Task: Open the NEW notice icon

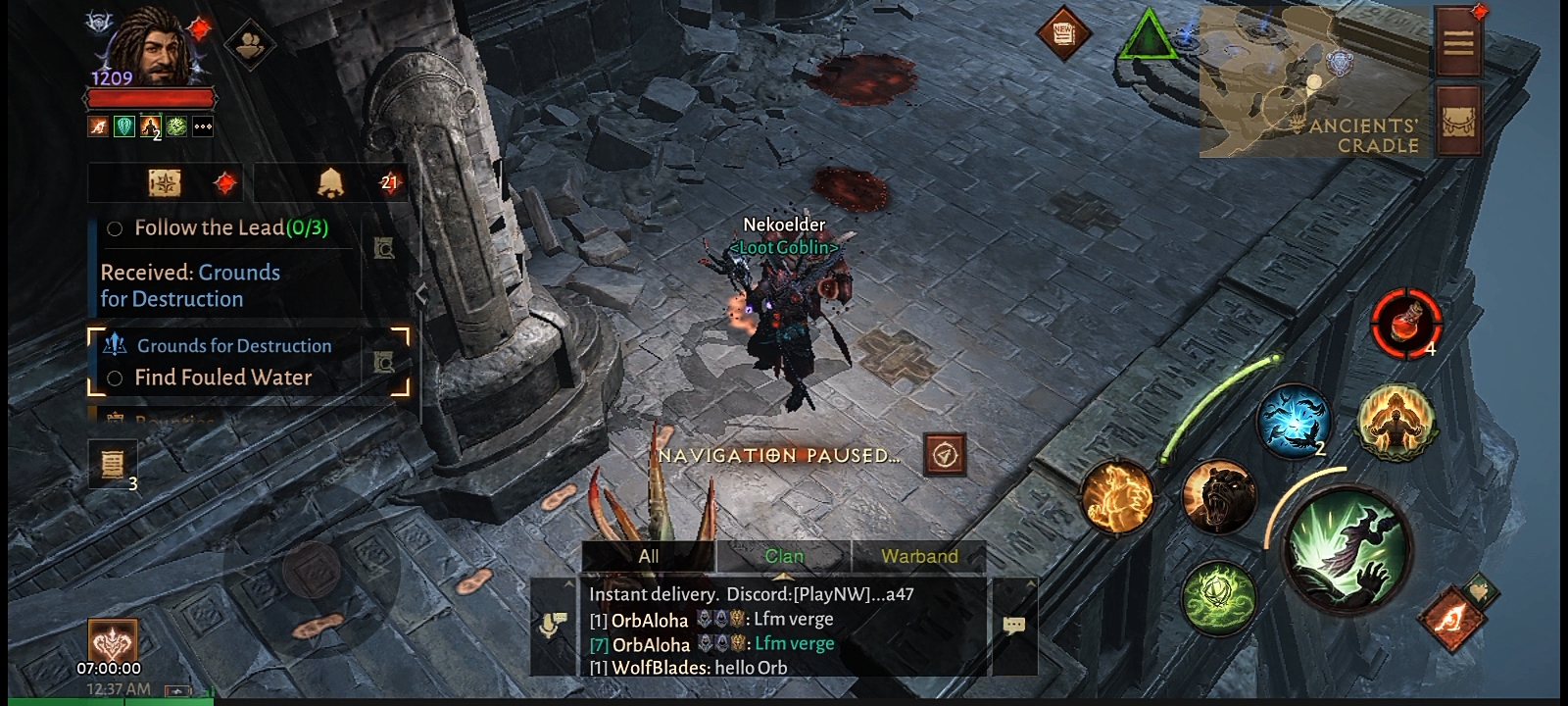Action: [1063, 34]
